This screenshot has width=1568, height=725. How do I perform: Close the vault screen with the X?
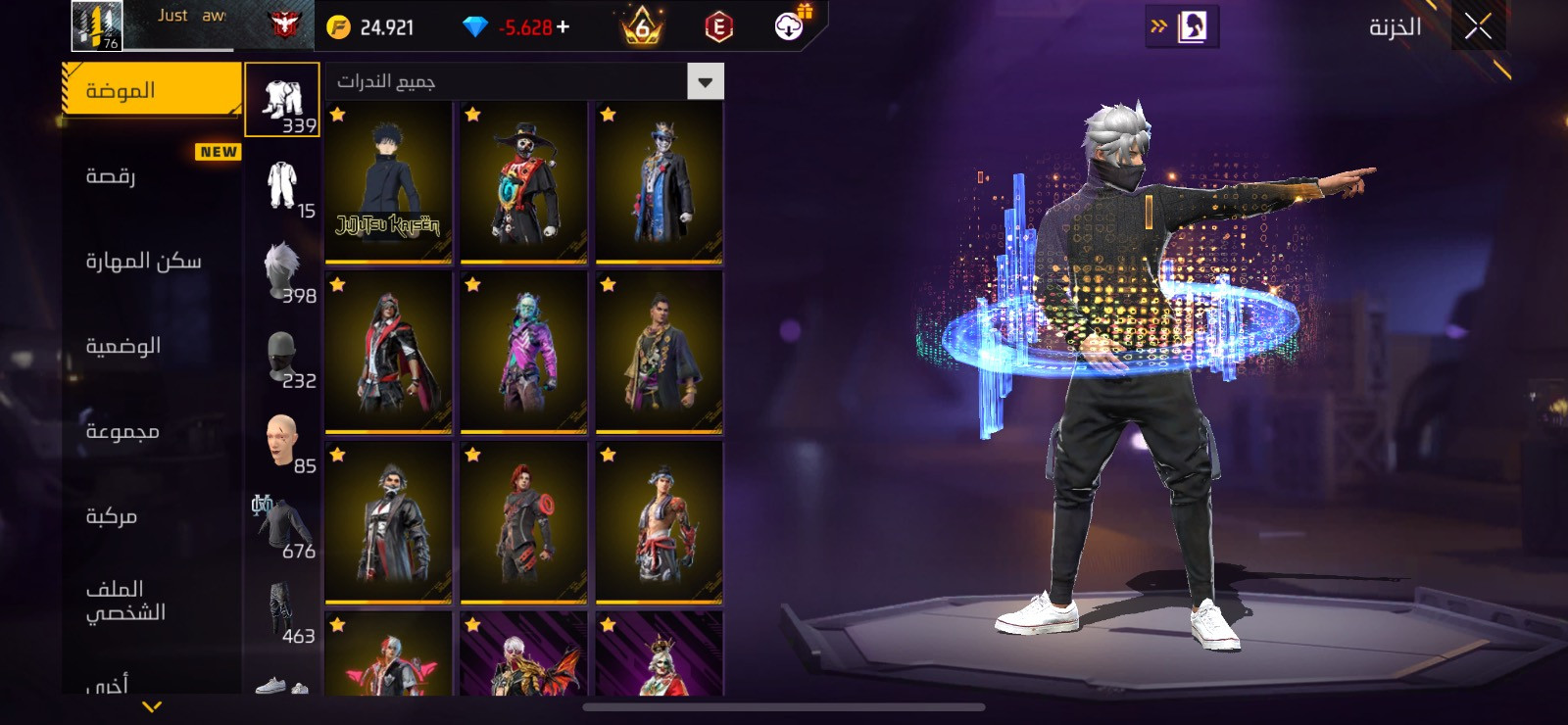coord(1478,27)
